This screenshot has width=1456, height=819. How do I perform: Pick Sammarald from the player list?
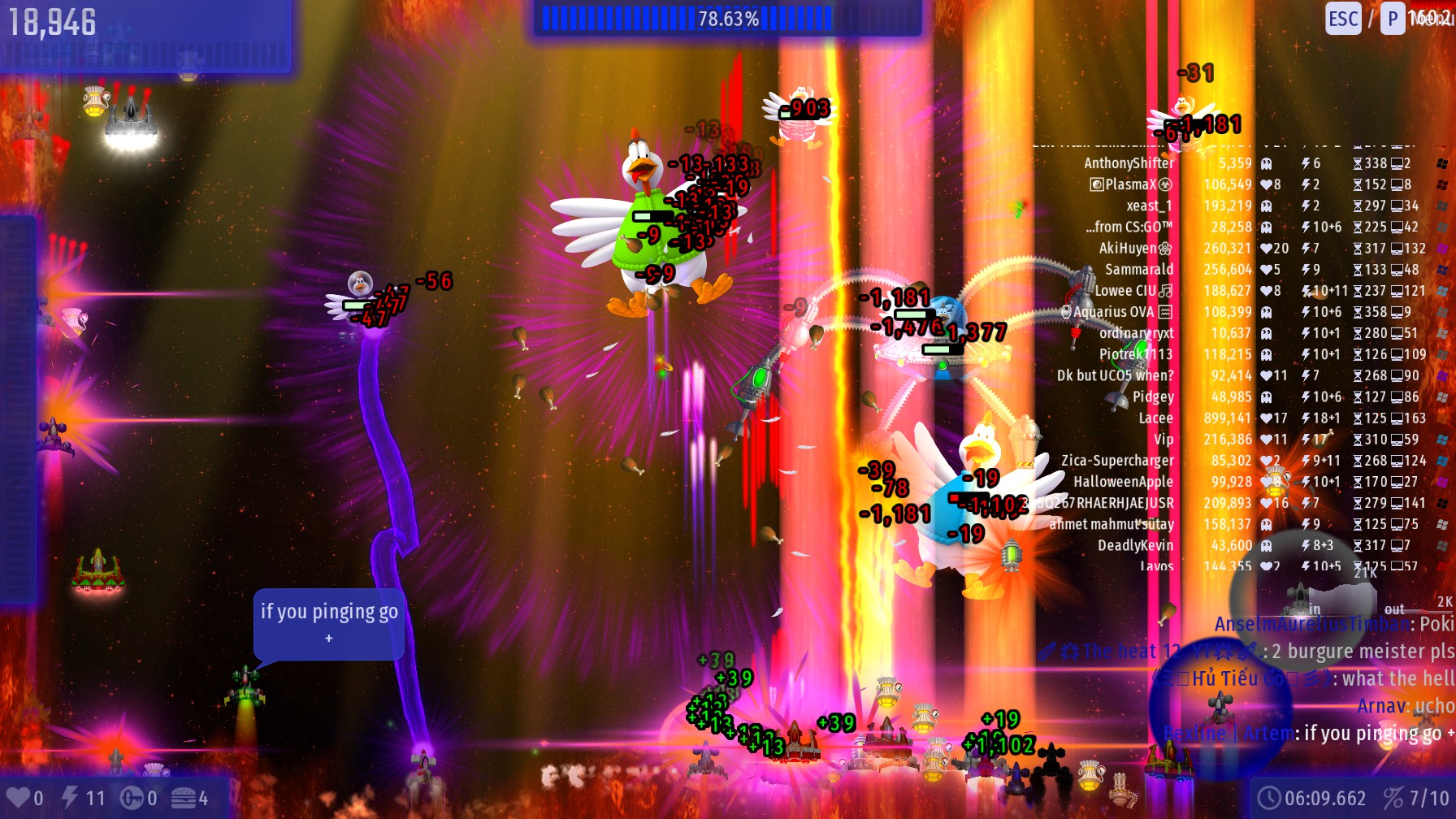click(x=1139, y=269)
